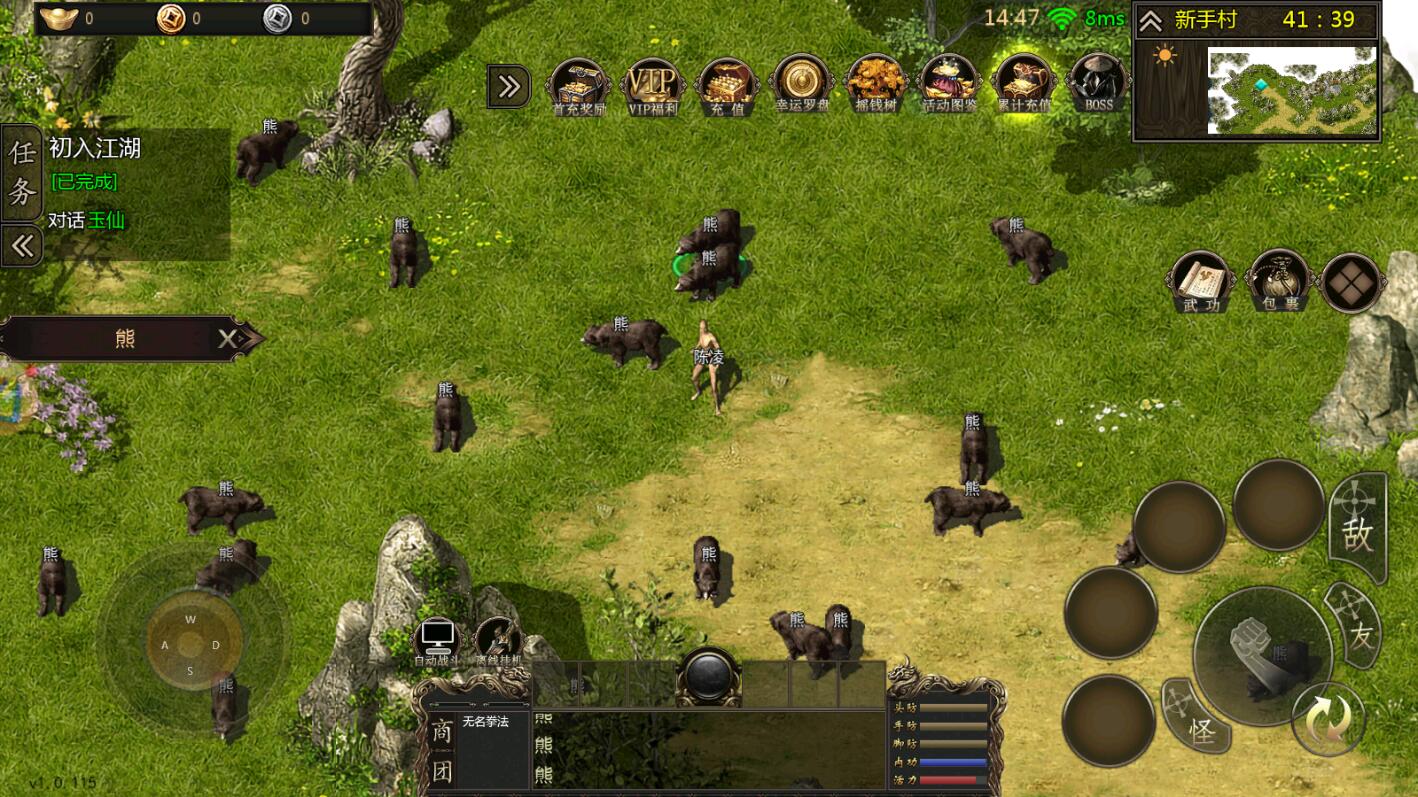The width and height of the screenshot is (1418, 797).
Task: Open the 活动图鉴 event guide
Action: (949, 85)
